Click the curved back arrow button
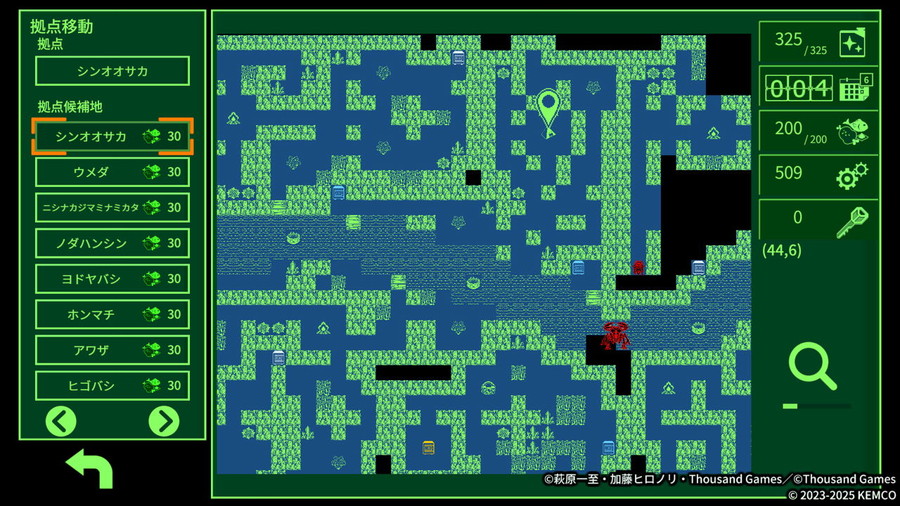The image size is (900, 506). [88, 468]
